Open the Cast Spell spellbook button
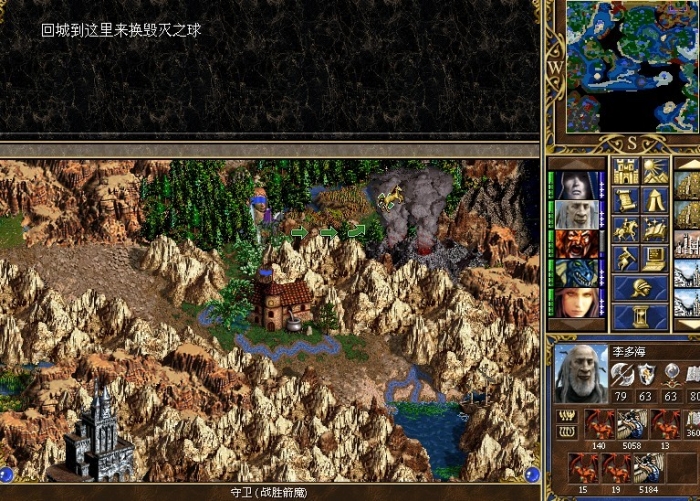The image size is (700, 501). pyautogui.click(x=655, y=229)
